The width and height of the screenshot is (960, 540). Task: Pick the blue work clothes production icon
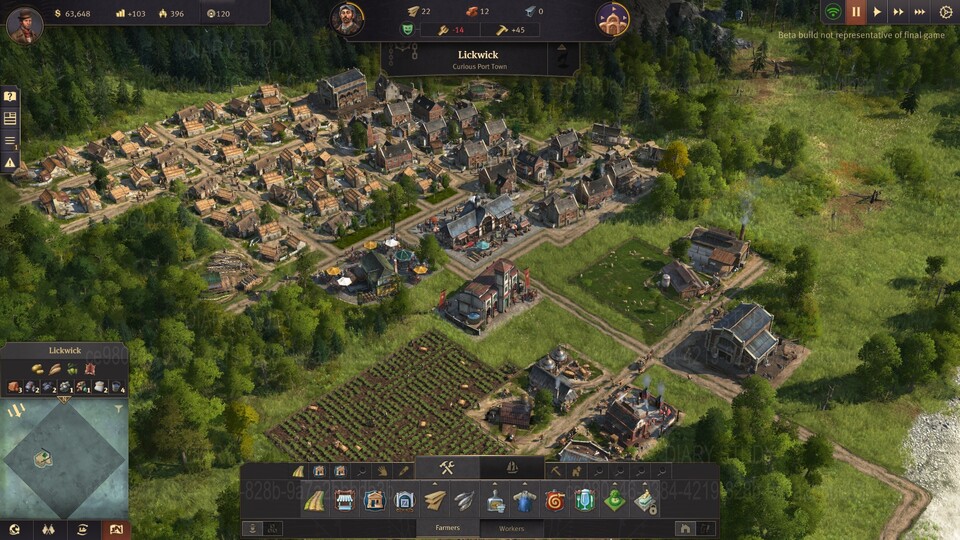tap(525, 500)
